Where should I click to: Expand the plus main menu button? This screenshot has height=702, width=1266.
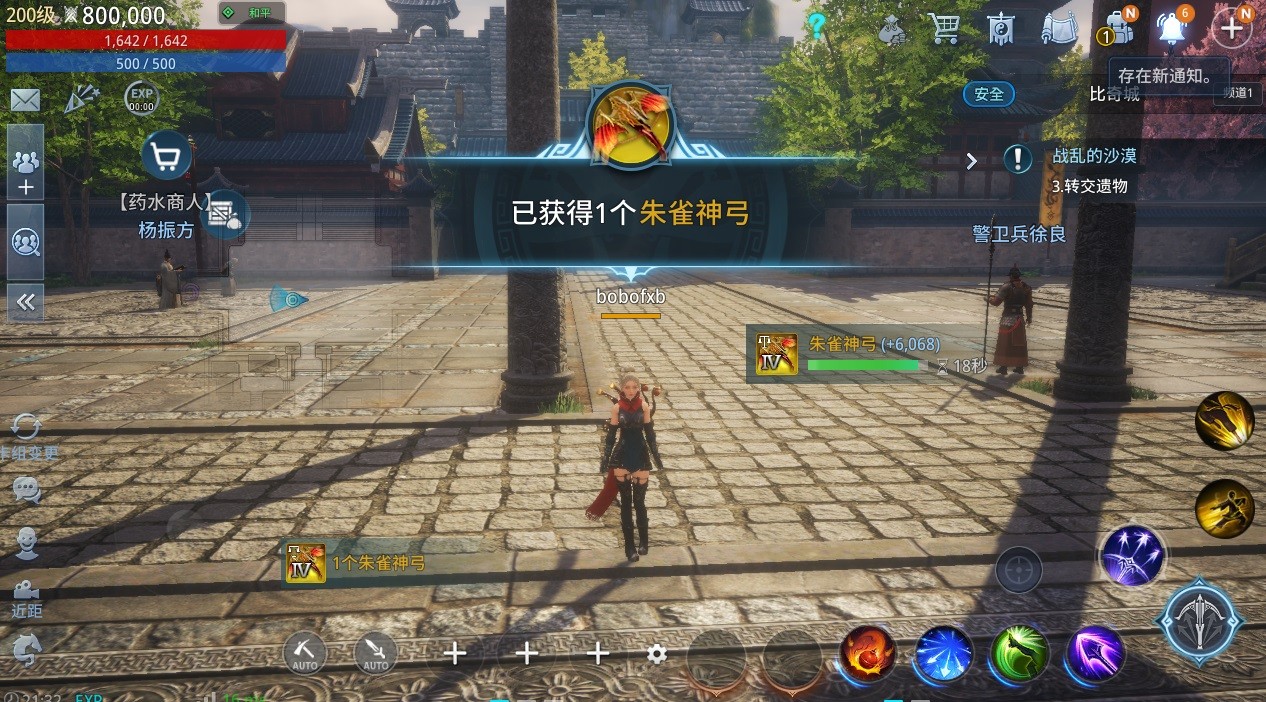1231,29
